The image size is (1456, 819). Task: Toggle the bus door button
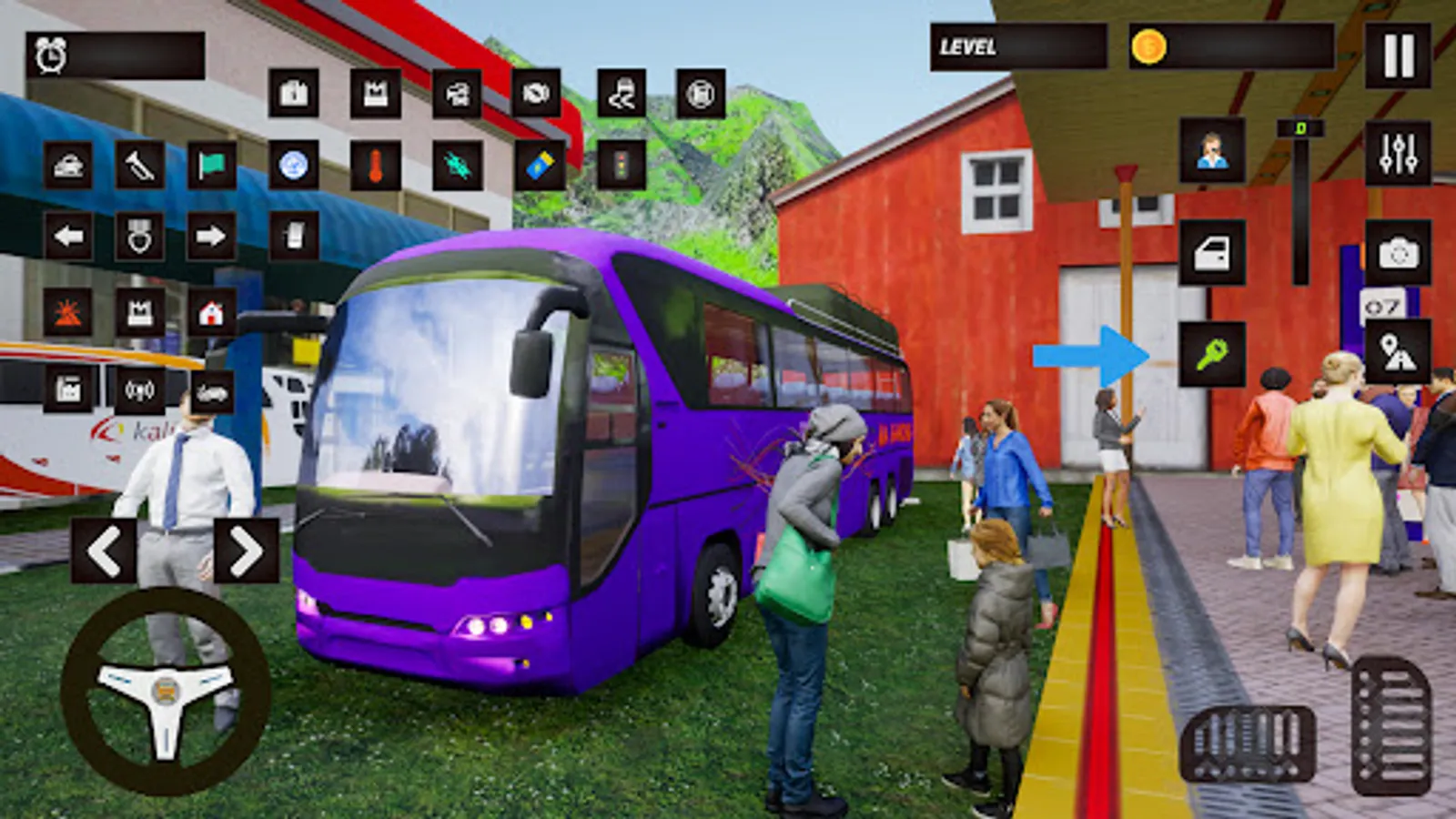click(1212, 253)
